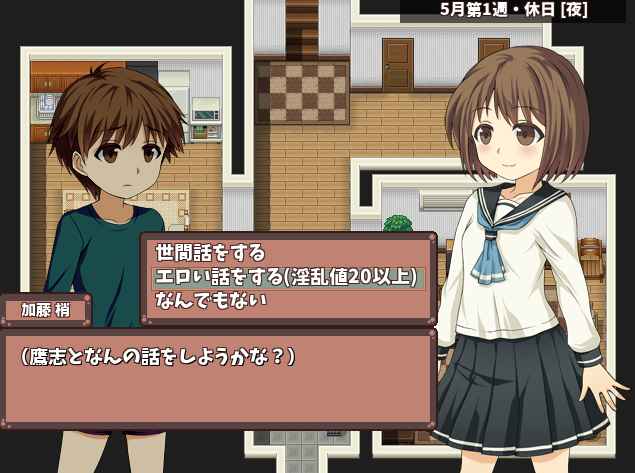
Task: Pick the なんでもない option
Action: click(209, 299)
